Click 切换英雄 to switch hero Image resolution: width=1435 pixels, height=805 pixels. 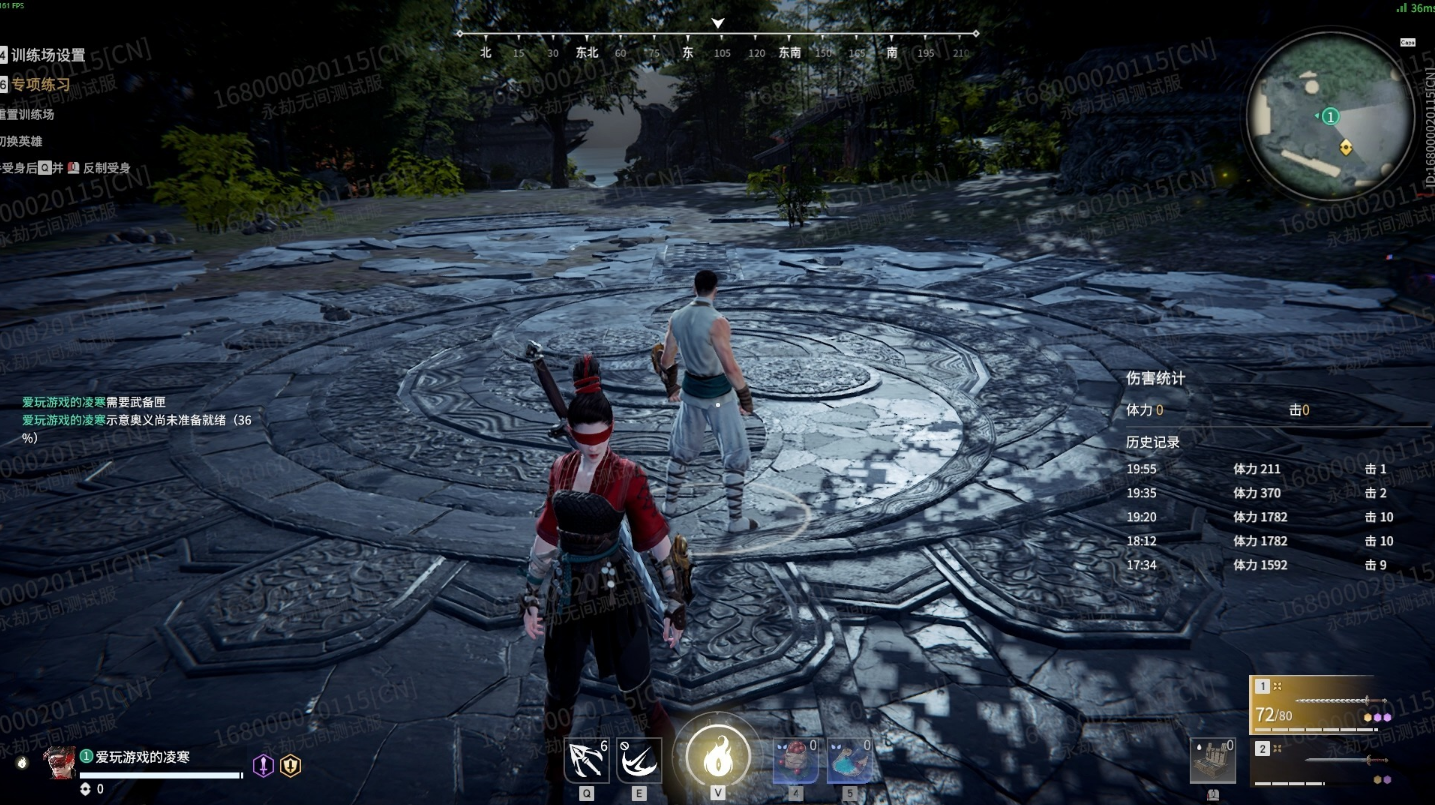click(x=22, y=141)
